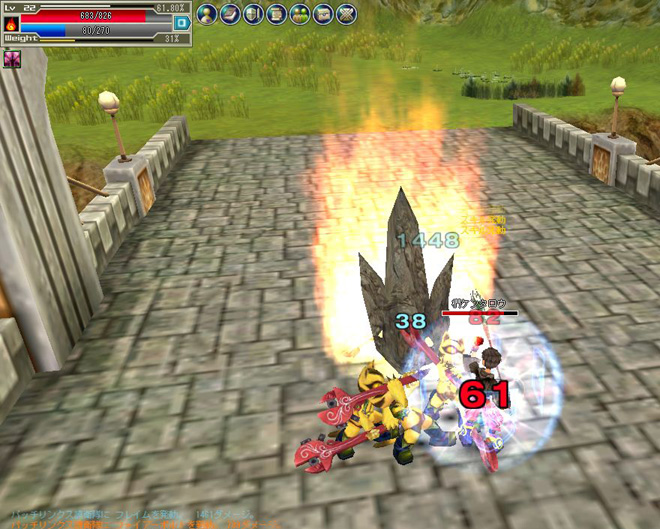Open the skill book icon
Viewport: 660px width, 529px height.
[x=230, y=14]
